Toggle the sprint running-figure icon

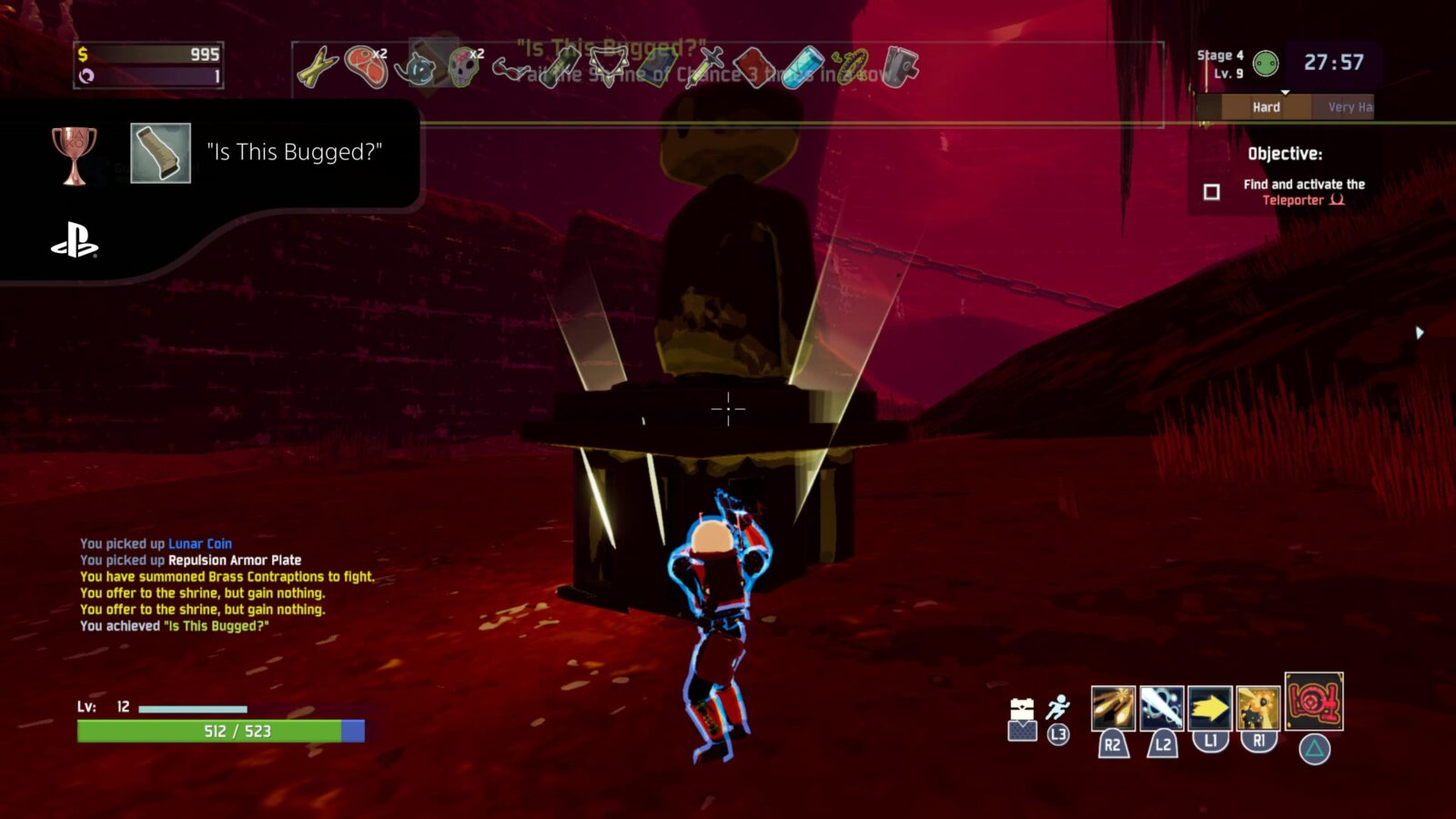point(1057,707)
